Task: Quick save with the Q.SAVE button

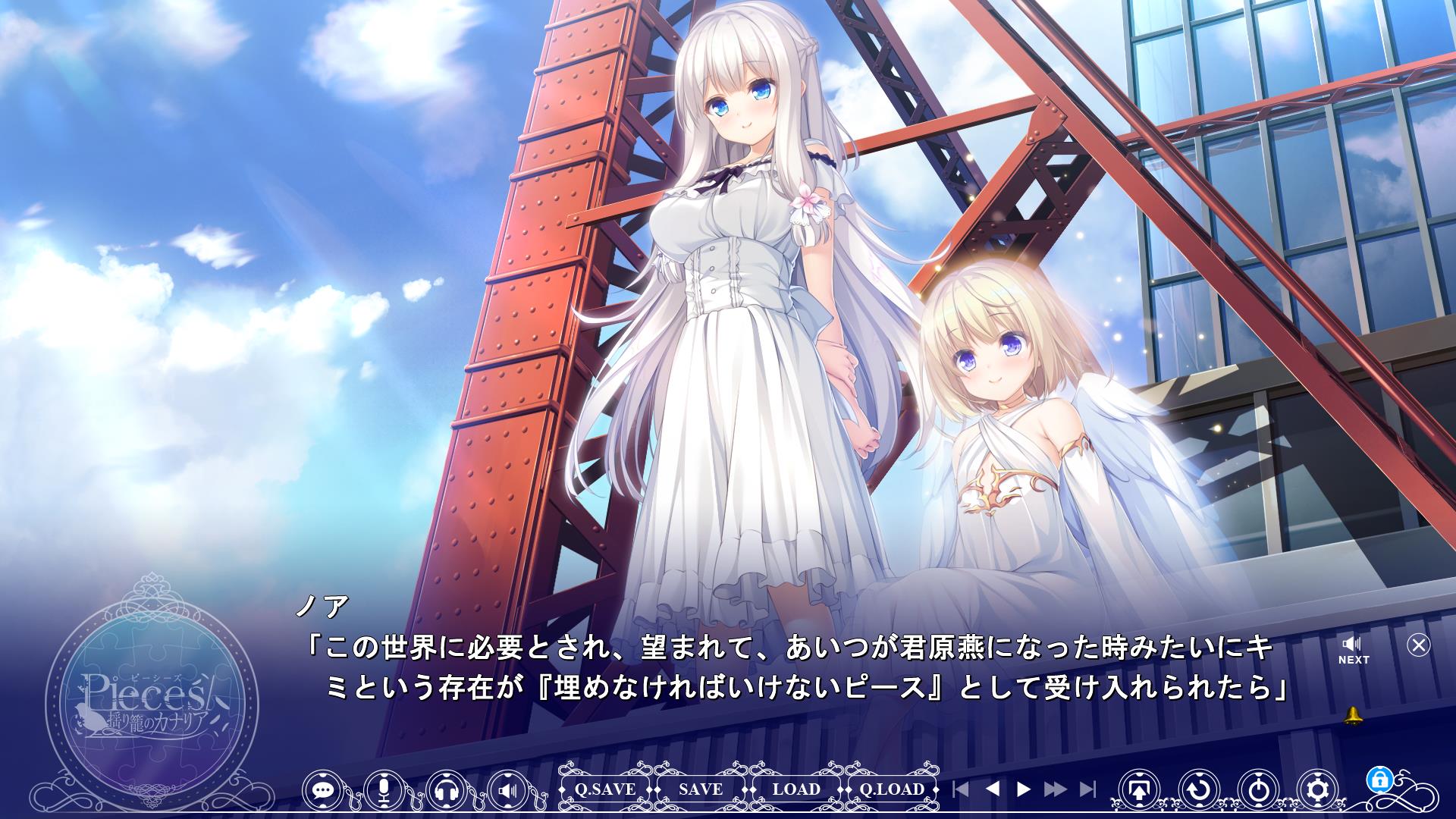Action: (604, 789)
